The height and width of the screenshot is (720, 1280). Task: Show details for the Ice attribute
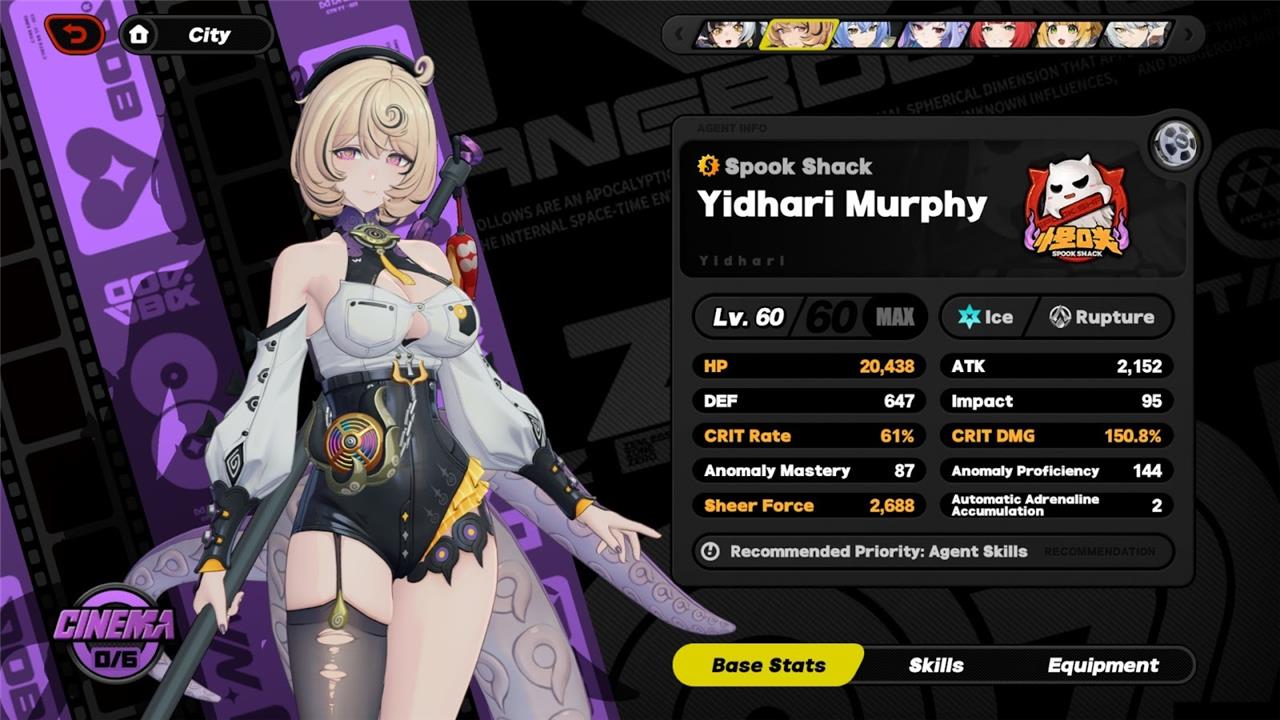pyautogui.click(x=986, y=317)
